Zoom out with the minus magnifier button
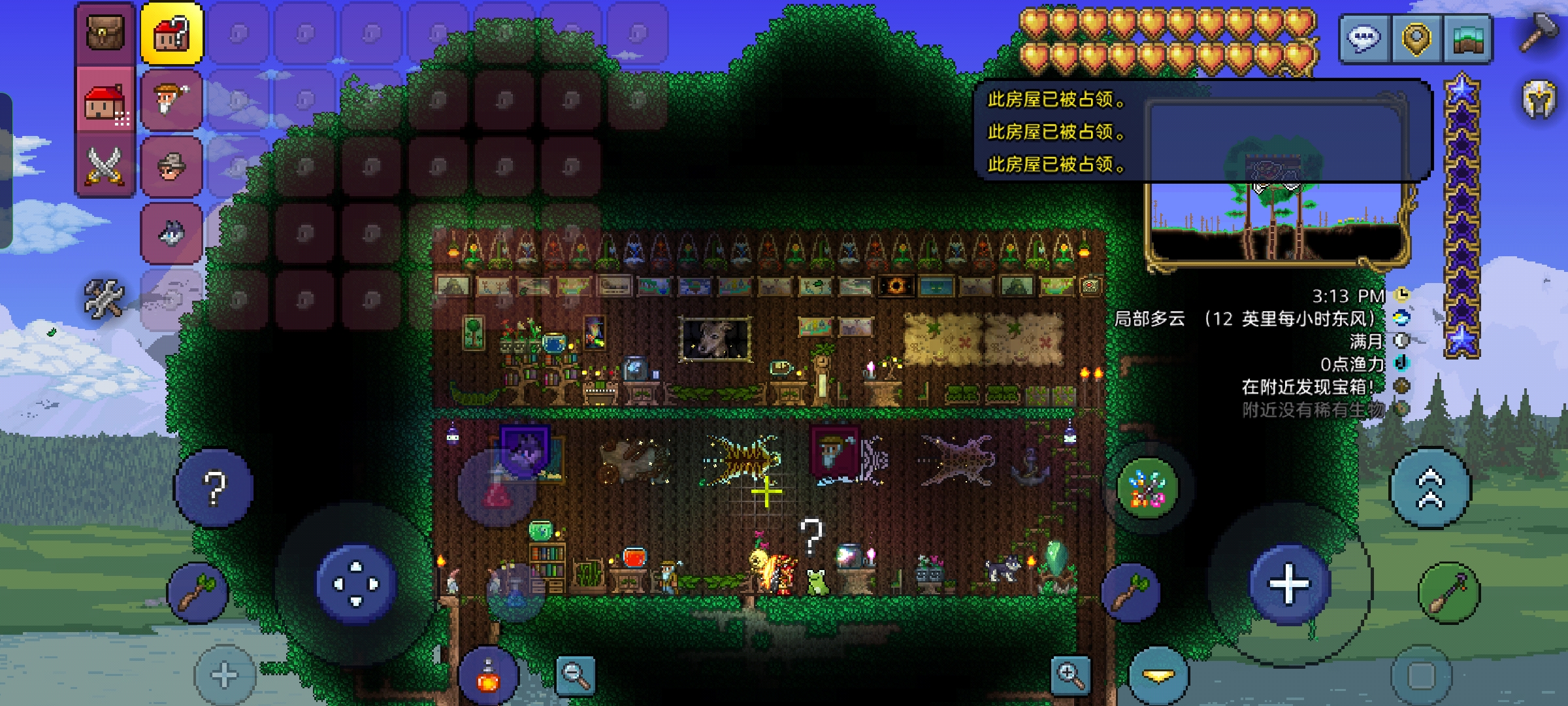The width and height of the screenshot is (1568, 706). pyautogui.click(x=575, y=675)
